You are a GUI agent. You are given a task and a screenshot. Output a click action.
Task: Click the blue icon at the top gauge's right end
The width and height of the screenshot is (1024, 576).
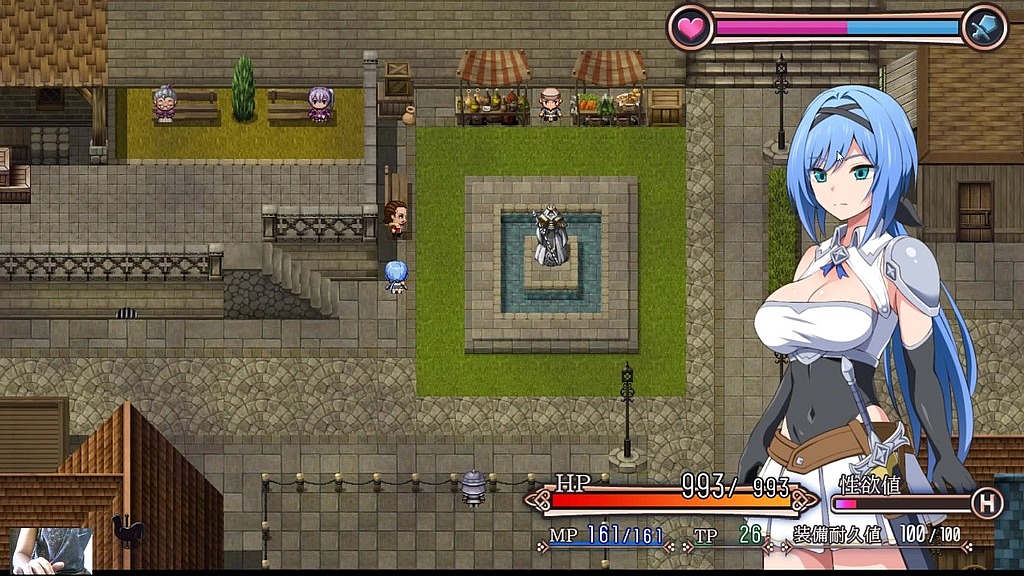(983, 27)
